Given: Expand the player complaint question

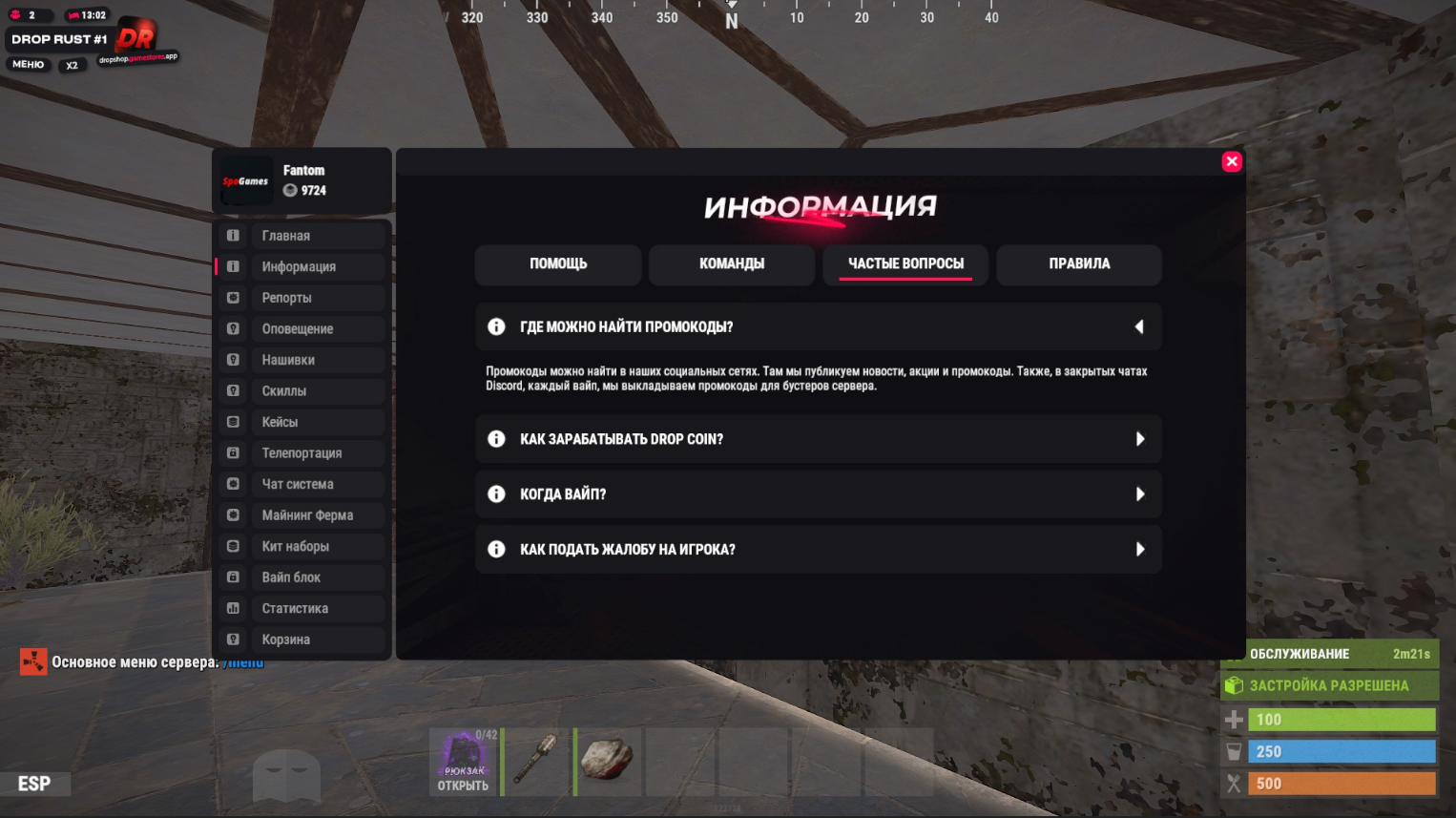Looking at the screenshot, I should tap(1139, 550).
